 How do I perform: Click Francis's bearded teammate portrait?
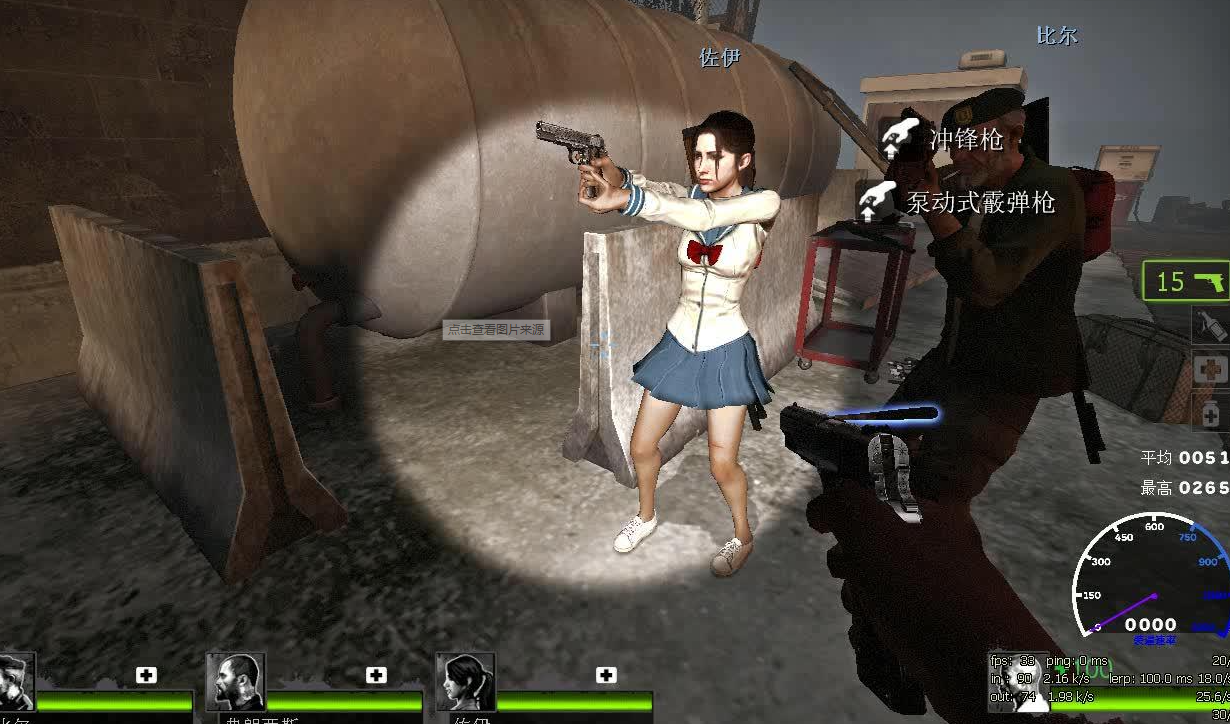(235, 682)
